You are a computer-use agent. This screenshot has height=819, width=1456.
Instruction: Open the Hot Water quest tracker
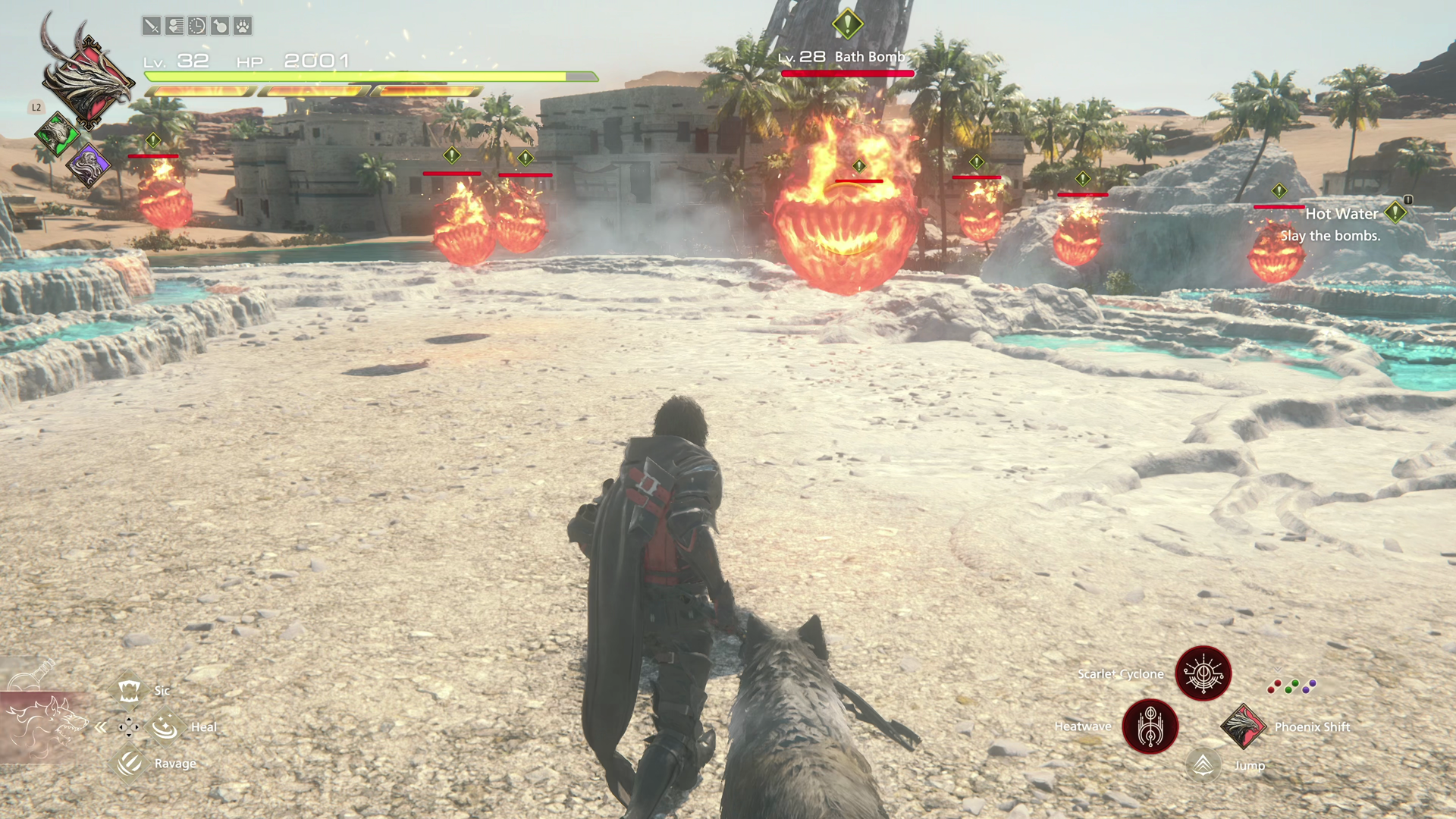point(1342,215)
